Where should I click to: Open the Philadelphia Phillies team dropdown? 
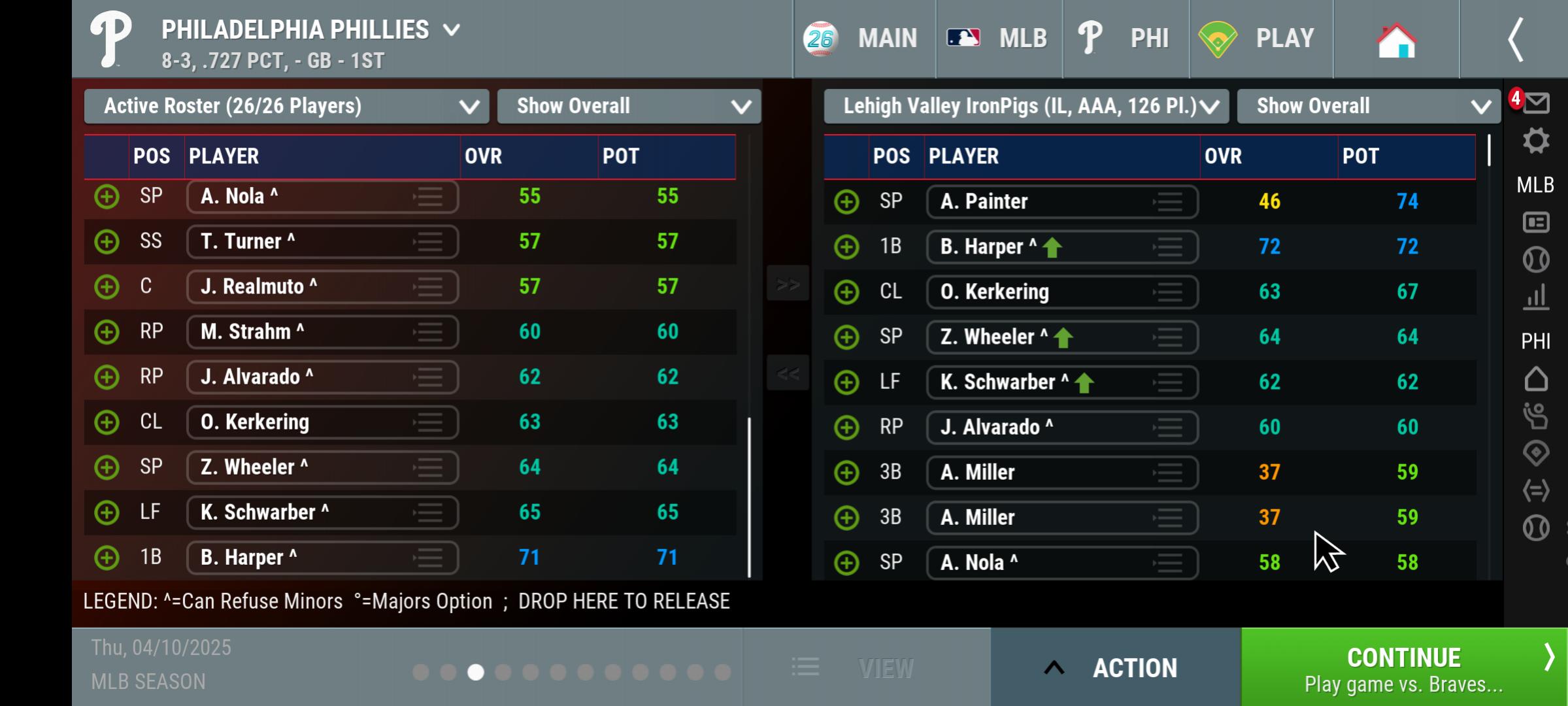click(x=310, y=30)
